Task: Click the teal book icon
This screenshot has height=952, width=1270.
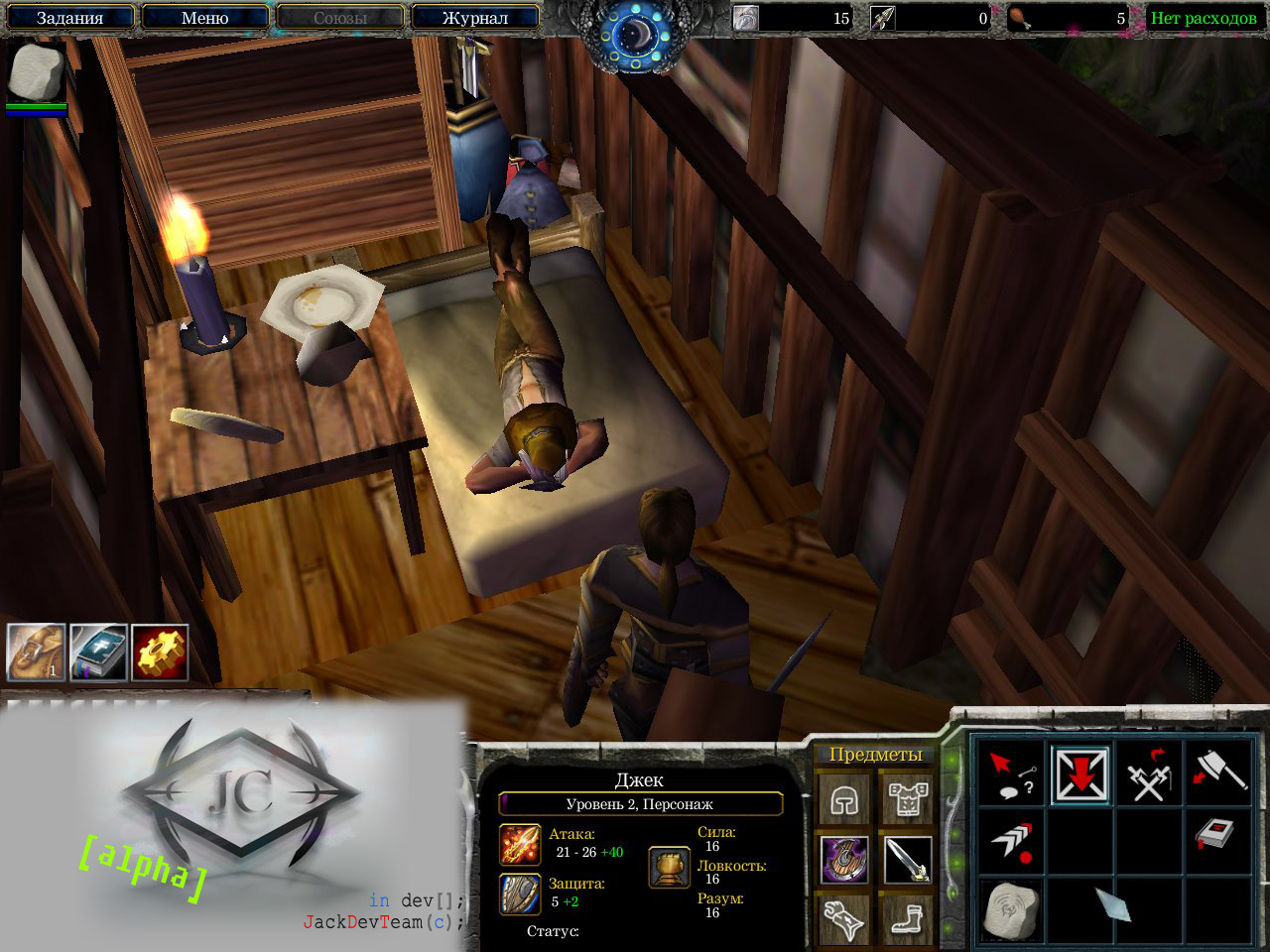Action: pyautogui.click(x=98, y=653)
